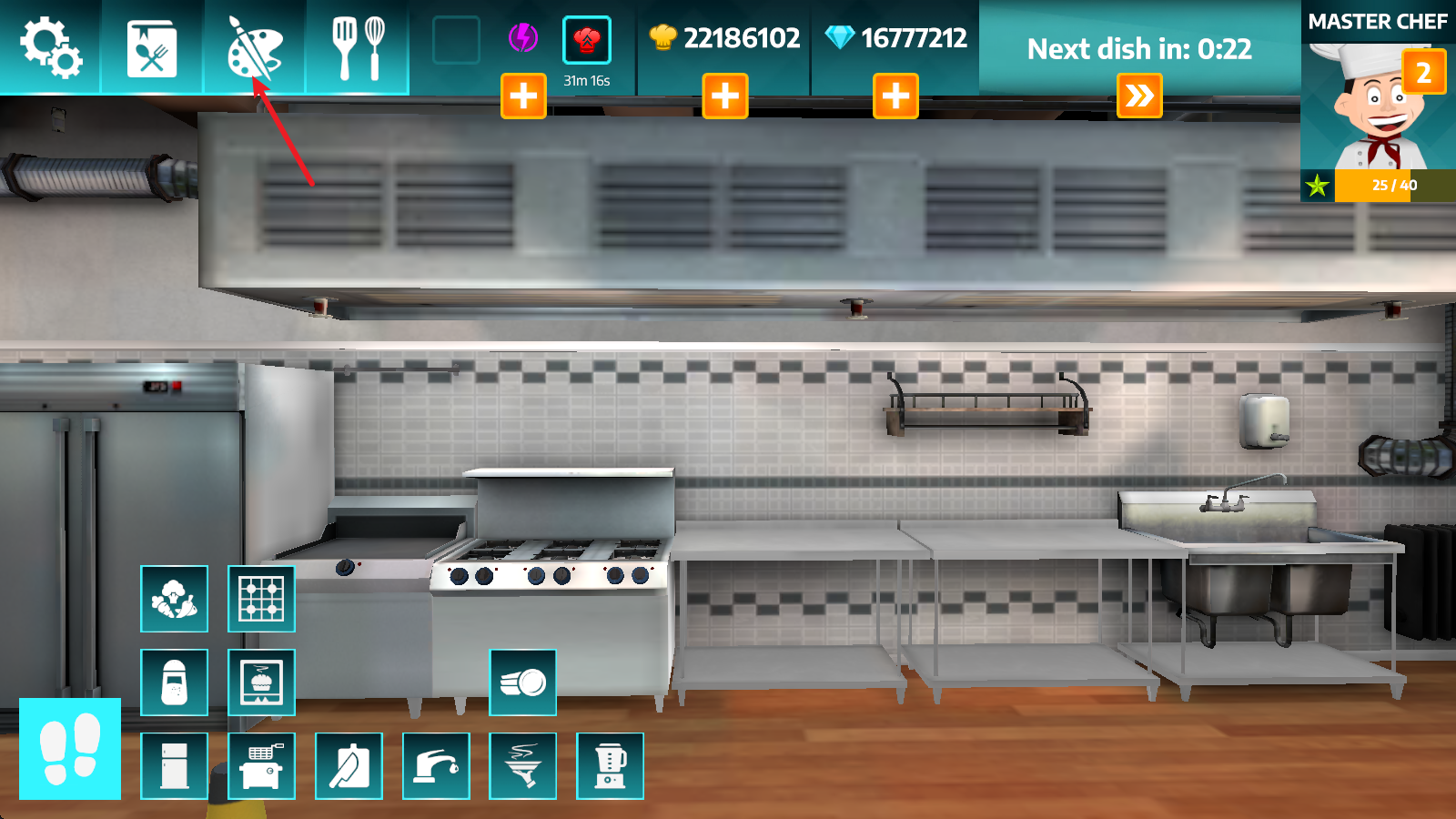Select the paint palette decoration tool

(255, 50)
